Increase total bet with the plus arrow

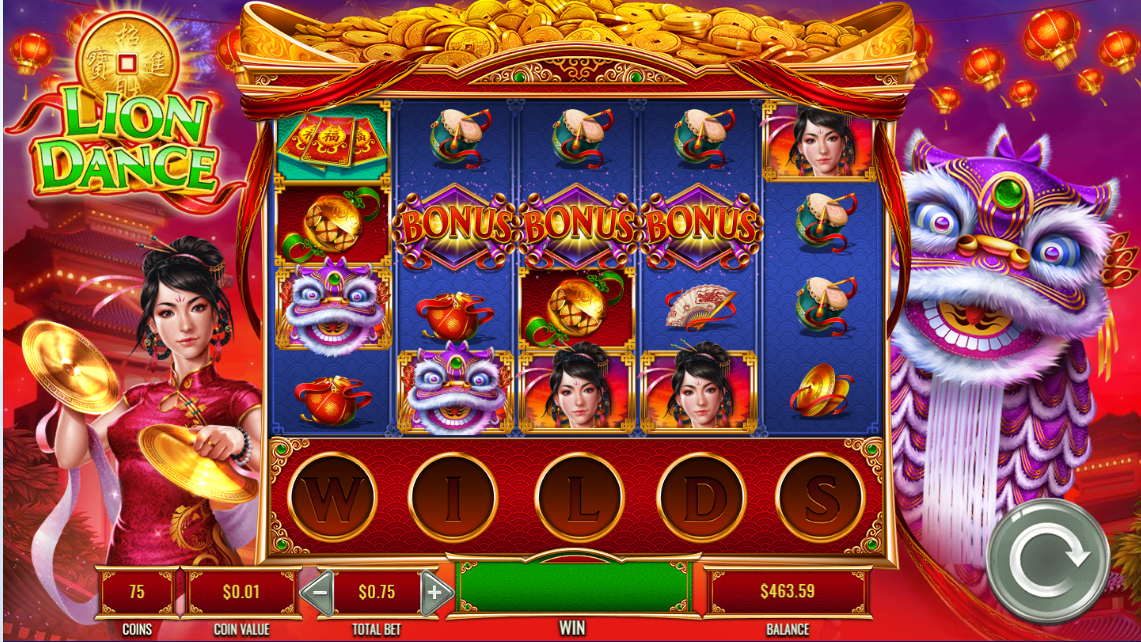[435, 592]
